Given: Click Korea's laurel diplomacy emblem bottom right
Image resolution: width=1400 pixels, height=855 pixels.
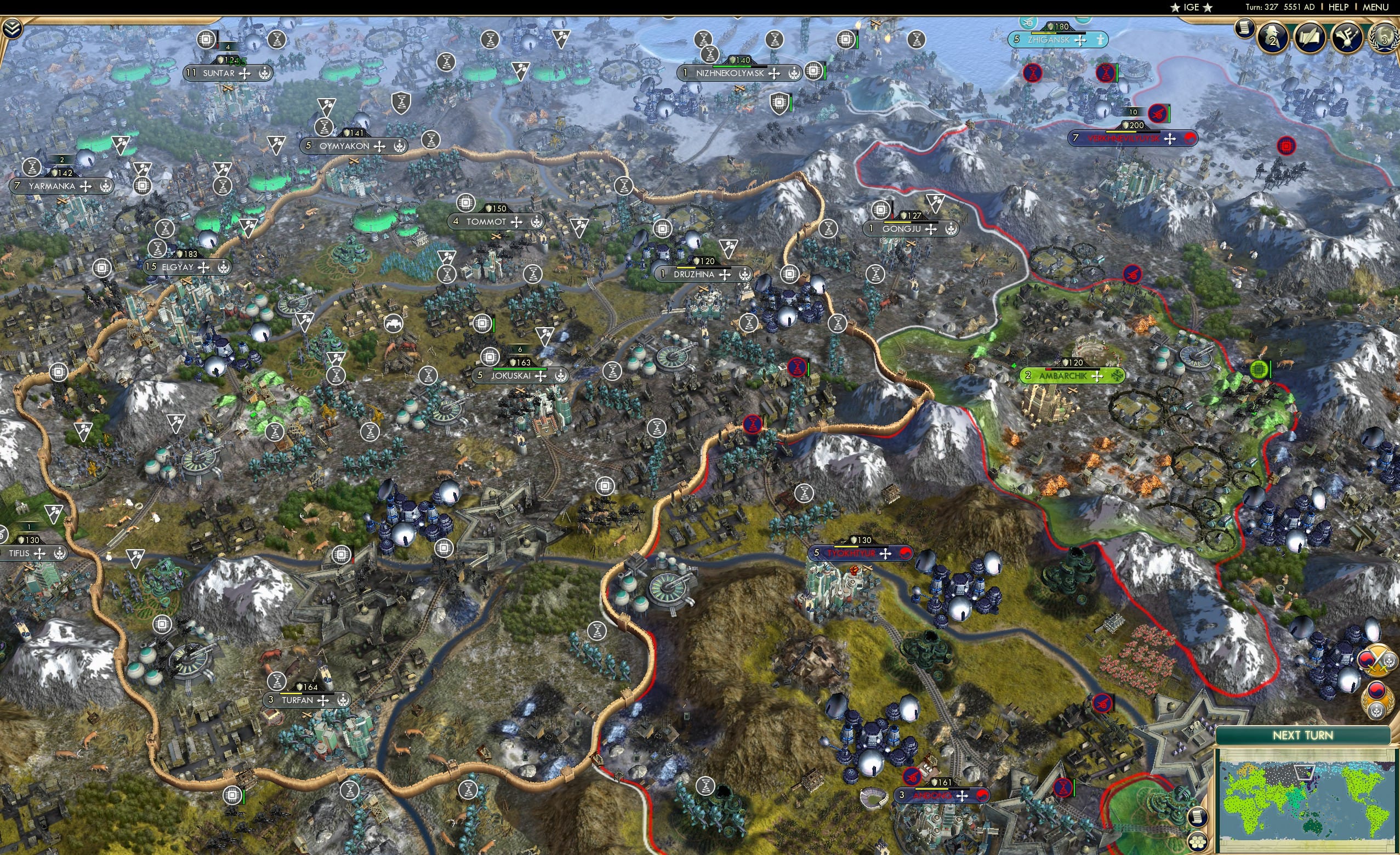Looking at the screenshot, I should coord(1379,699).
